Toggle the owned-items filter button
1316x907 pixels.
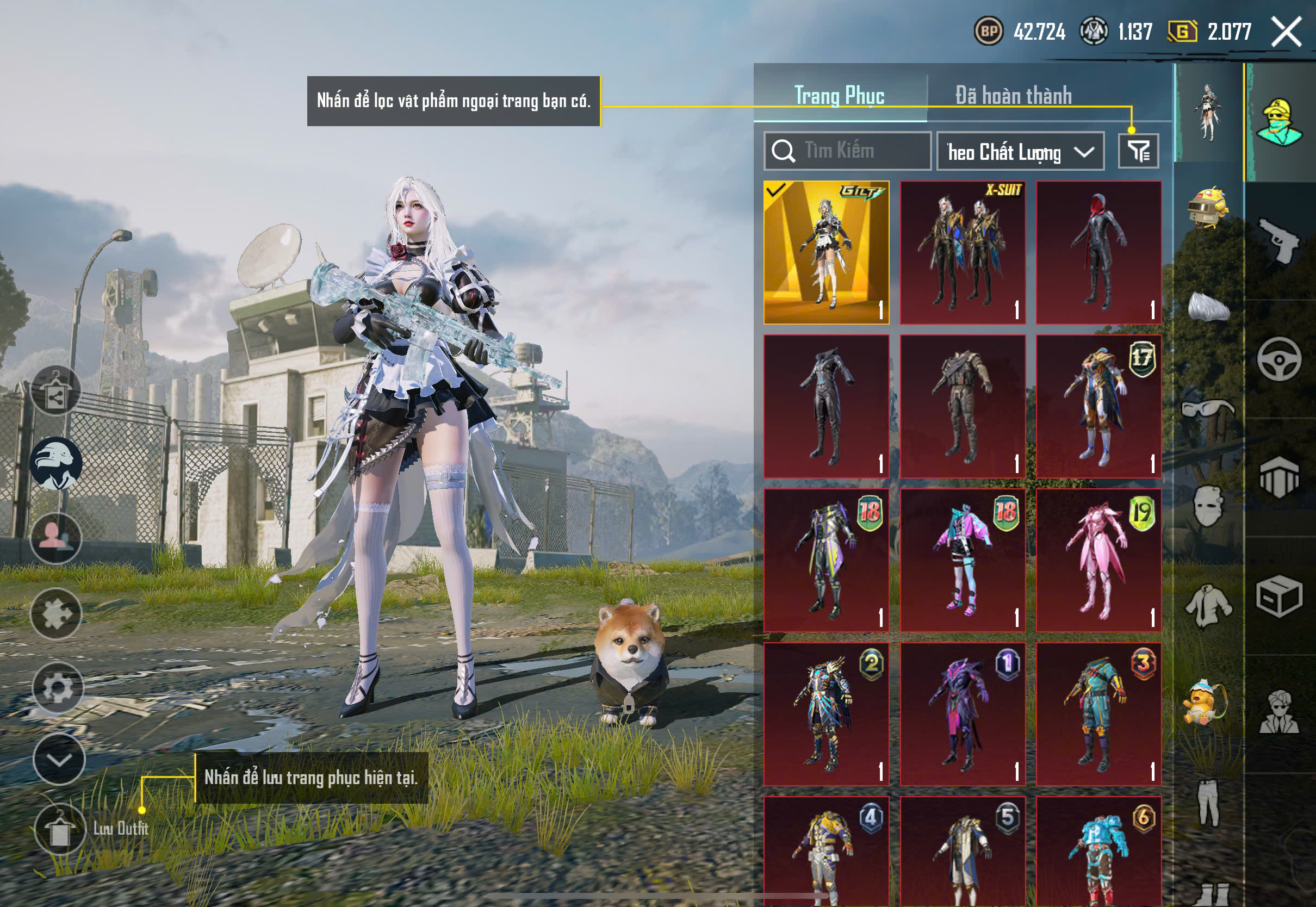pyautogui.click(x=1138, y=151)
